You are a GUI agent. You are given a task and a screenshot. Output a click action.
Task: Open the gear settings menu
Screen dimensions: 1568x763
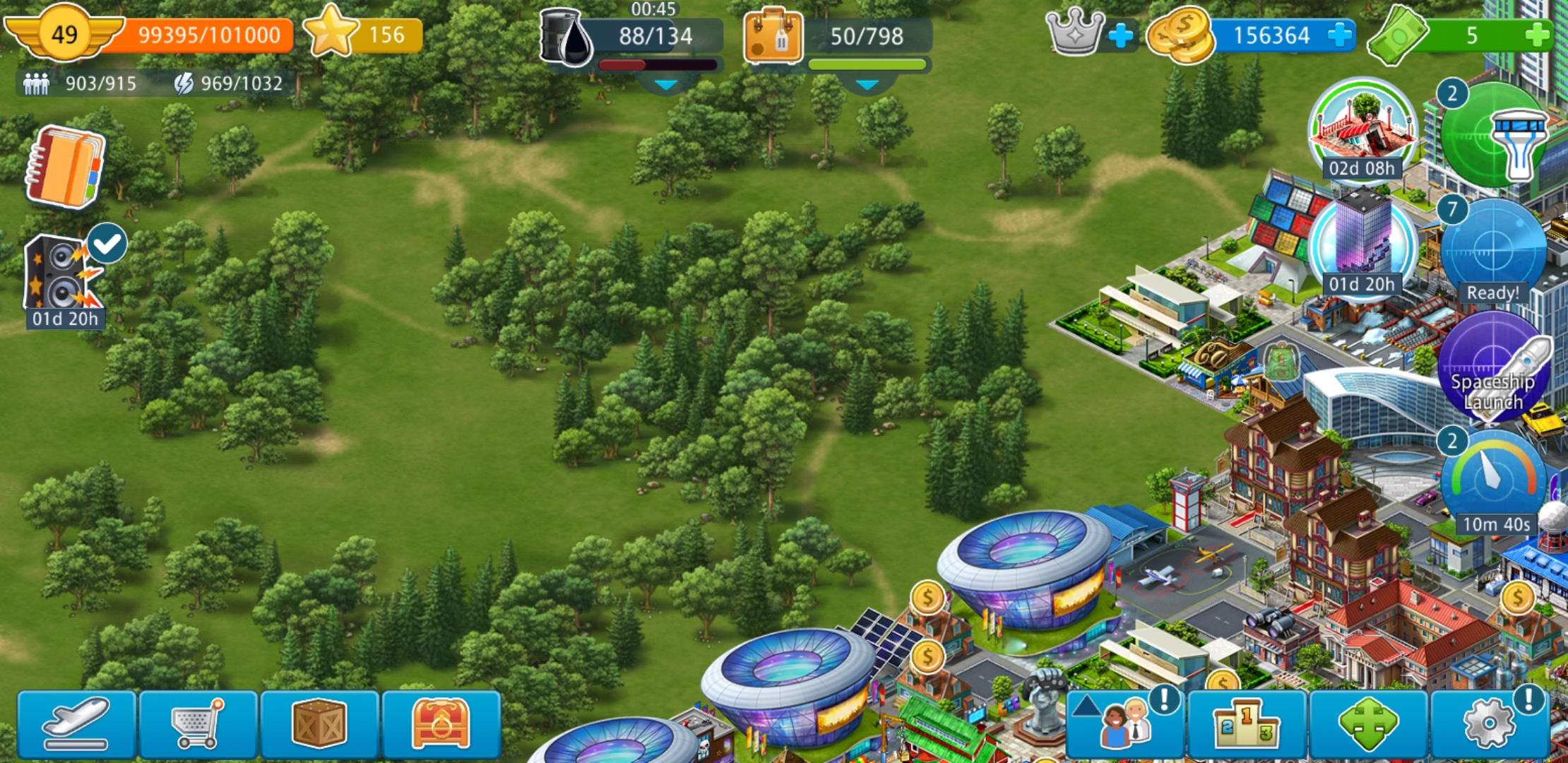coord(1489,724)
